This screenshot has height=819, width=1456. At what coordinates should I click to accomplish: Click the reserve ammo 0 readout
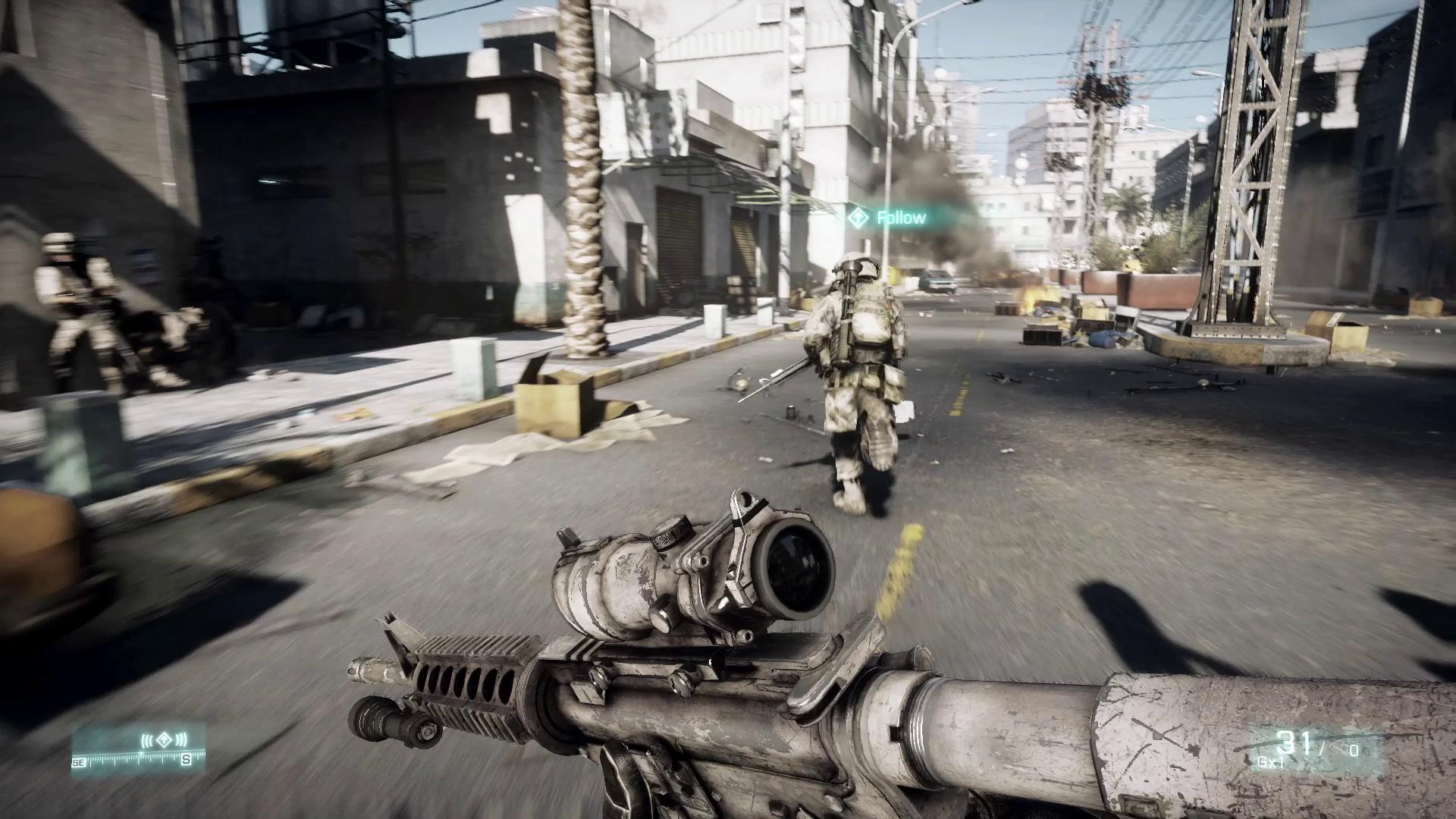[x=1353, y=751]
